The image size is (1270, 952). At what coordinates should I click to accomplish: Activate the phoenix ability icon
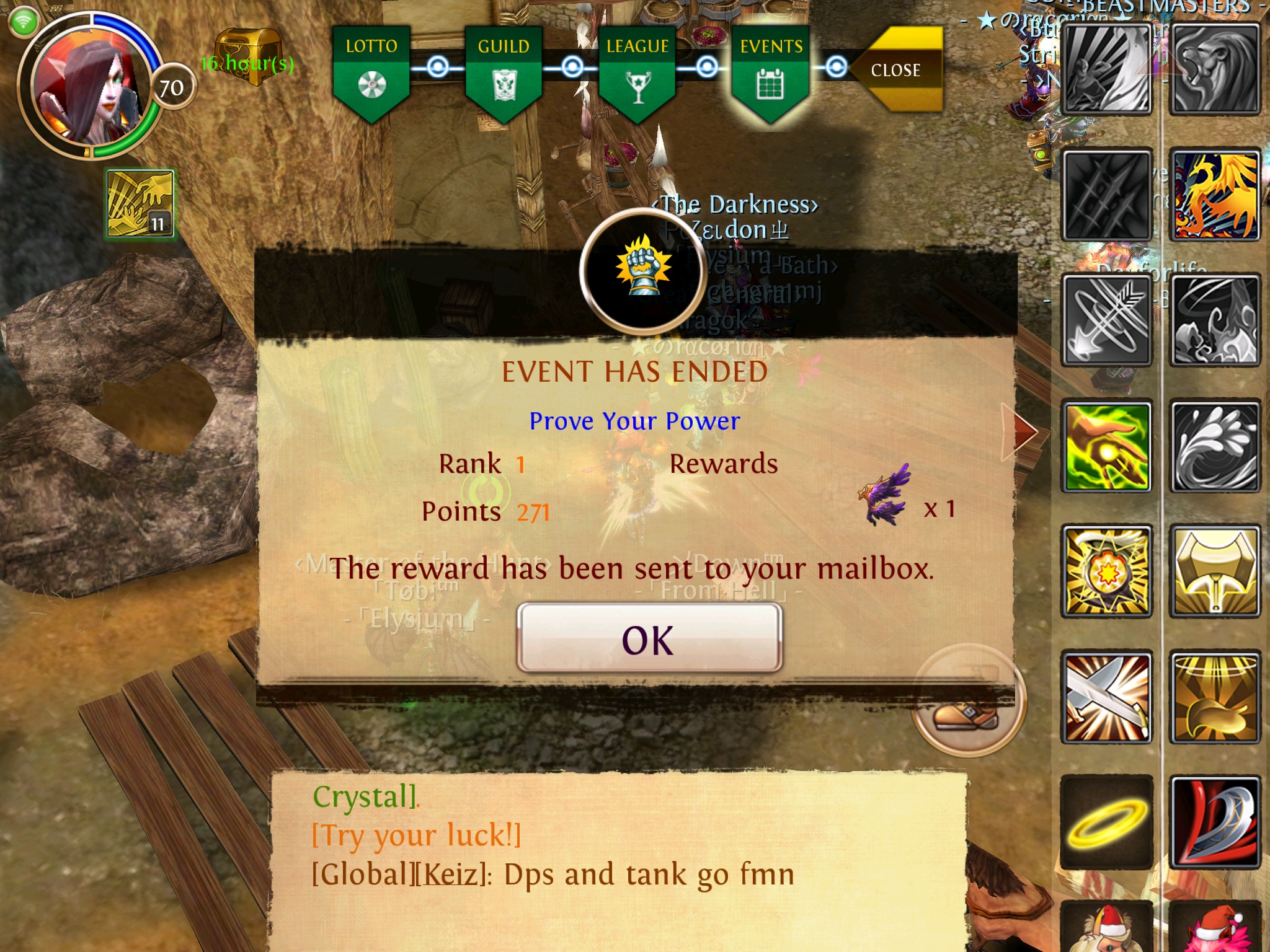pyautogui.click(x=1215, y=196)
